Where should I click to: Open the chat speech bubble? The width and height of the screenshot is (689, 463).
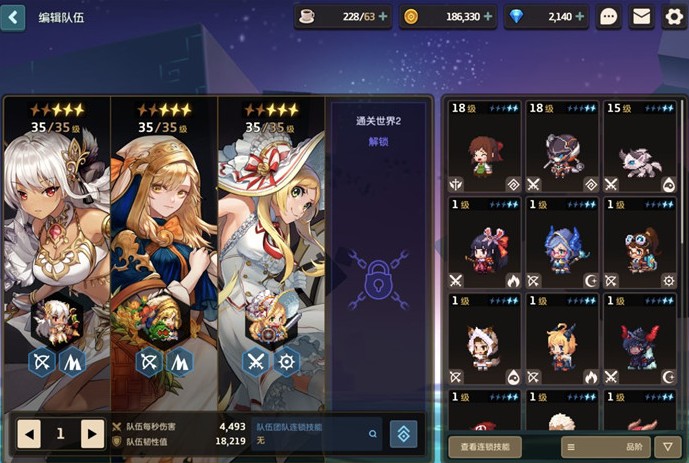[609, 17]
